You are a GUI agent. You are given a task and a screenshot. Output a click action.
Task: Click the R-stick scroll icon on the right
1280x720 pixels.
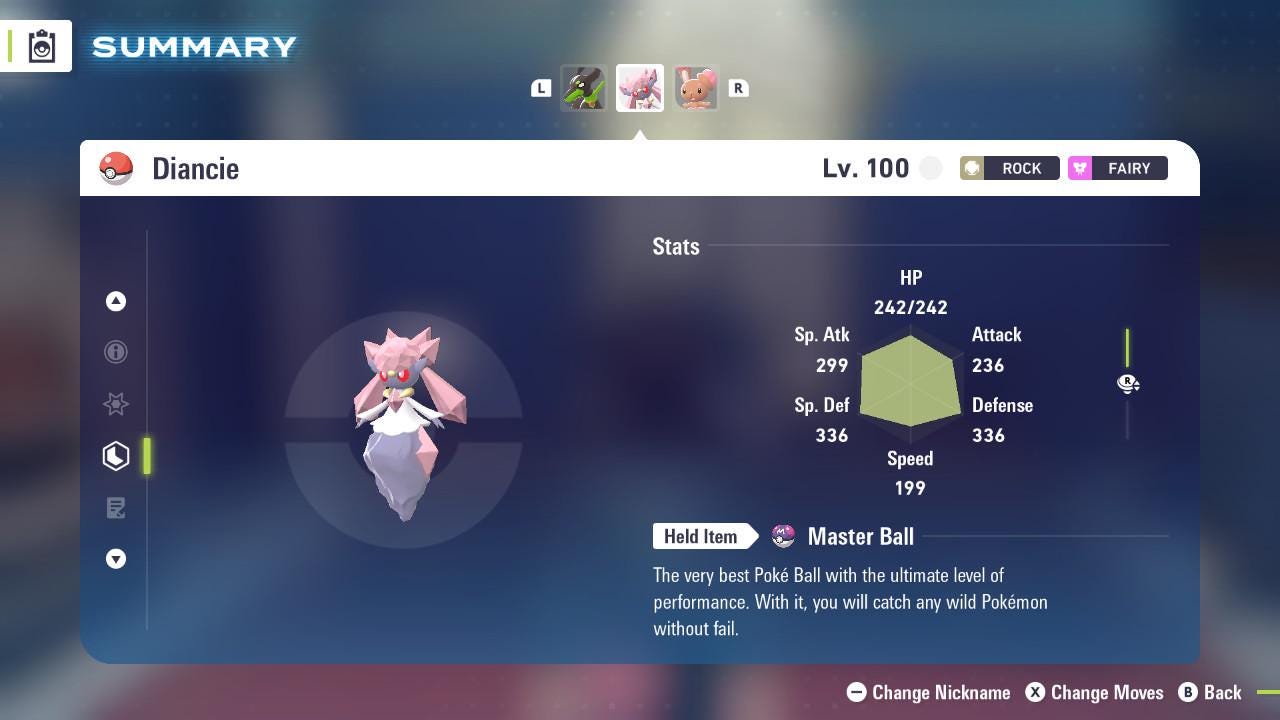(1128, 383)
